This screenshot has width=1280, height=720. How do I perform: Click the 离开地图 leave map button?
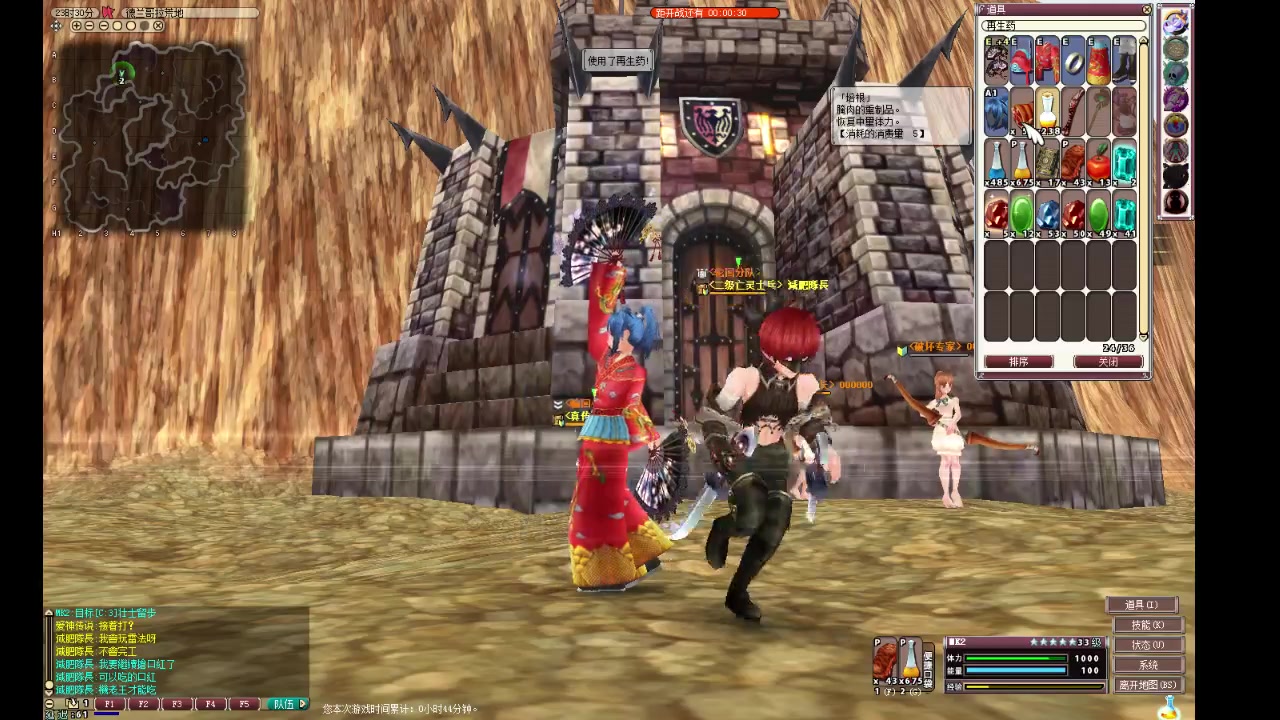click(x=1149, y=685)
